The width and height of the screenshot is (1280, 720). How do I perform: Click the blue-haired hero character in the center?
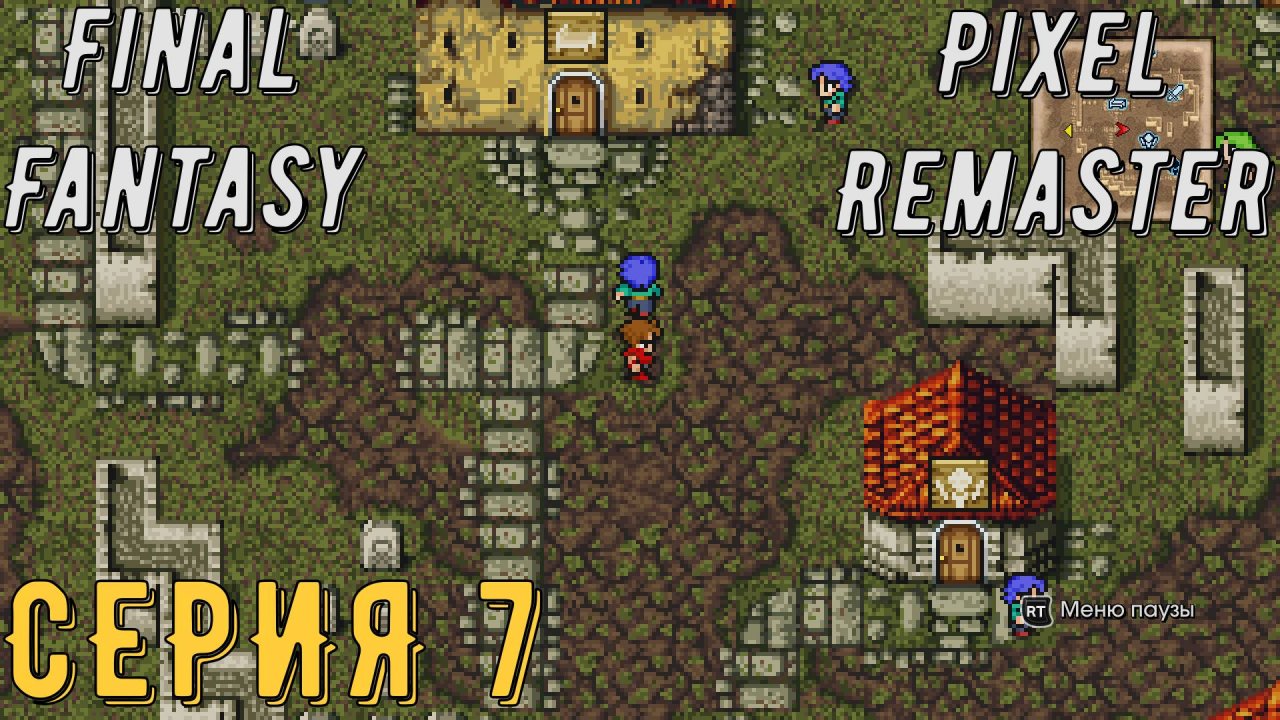pos(637,285)
